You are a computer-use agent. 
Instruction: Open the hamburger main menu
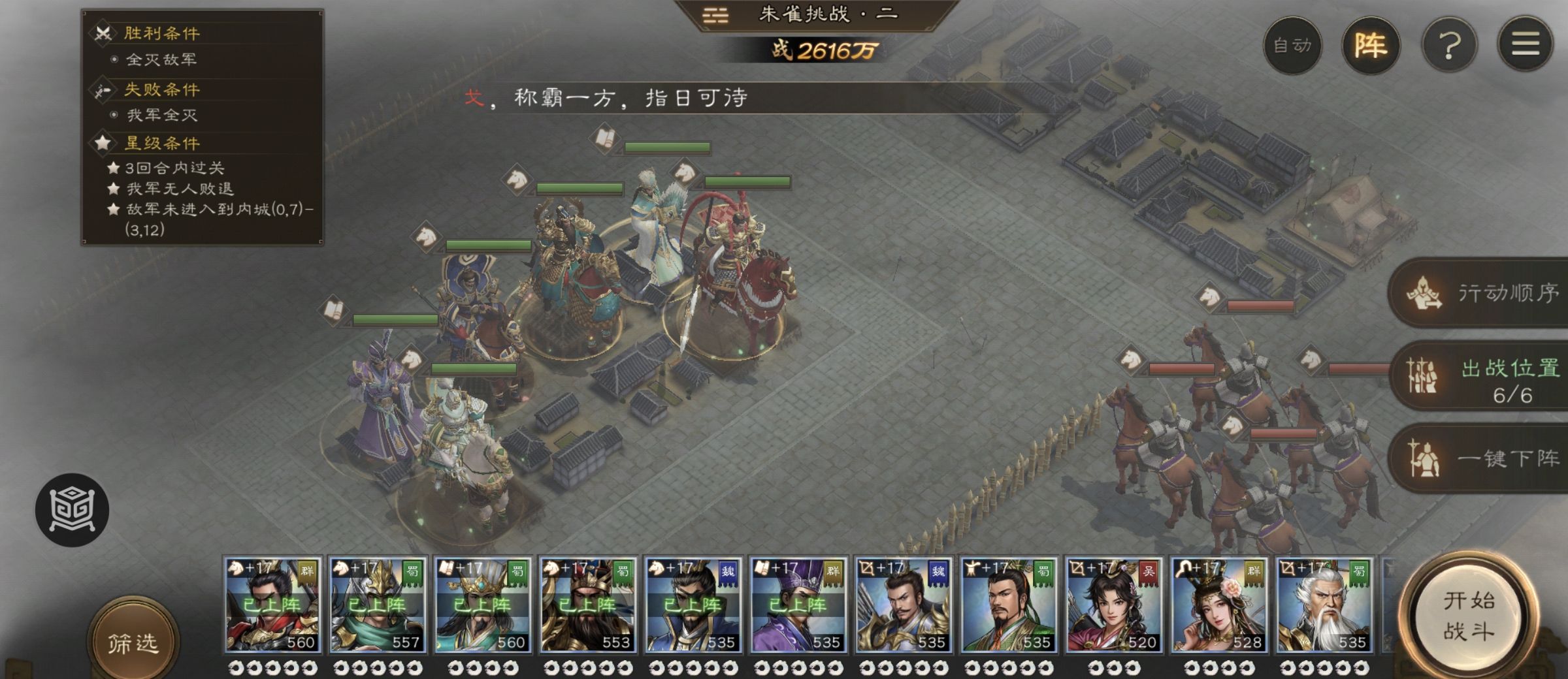[1525, 46]
